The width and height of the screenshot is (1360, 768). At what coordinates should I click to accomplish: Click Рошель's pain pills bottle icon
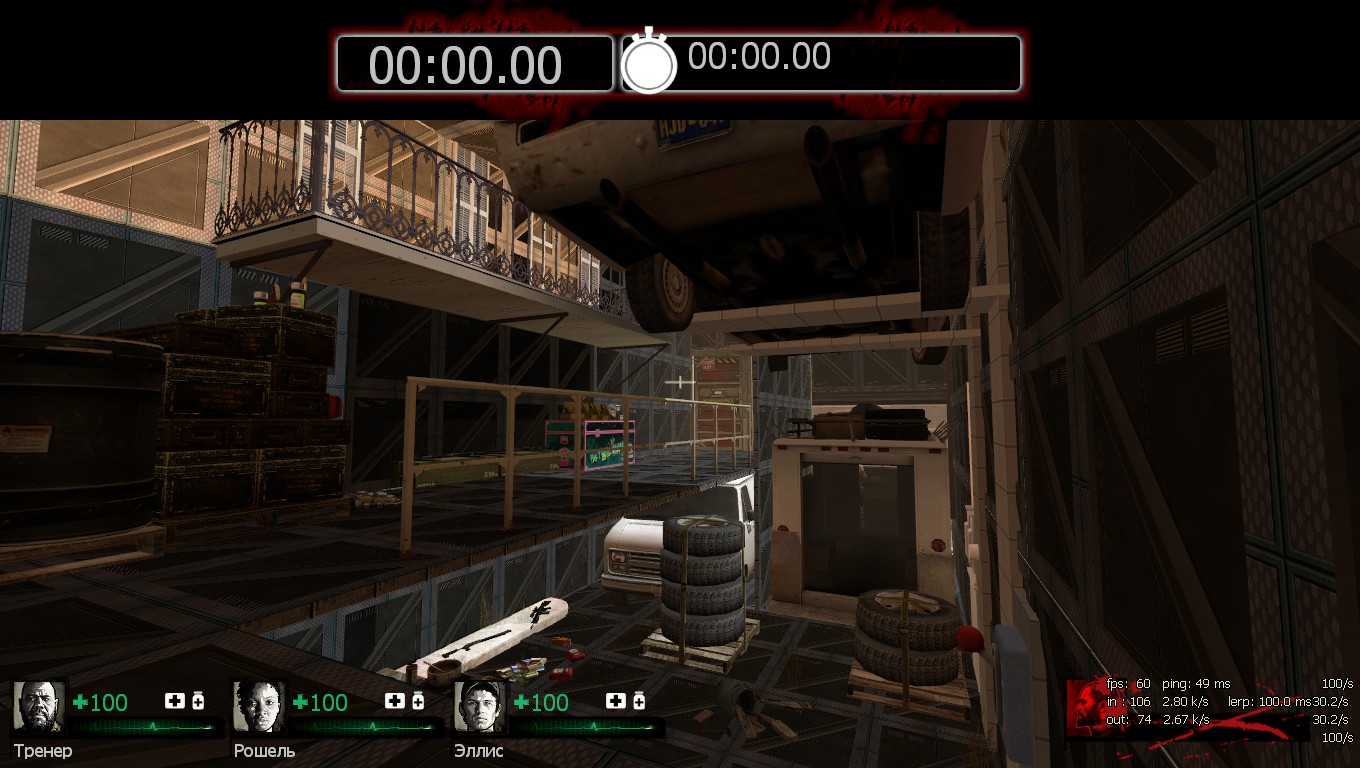419,701
